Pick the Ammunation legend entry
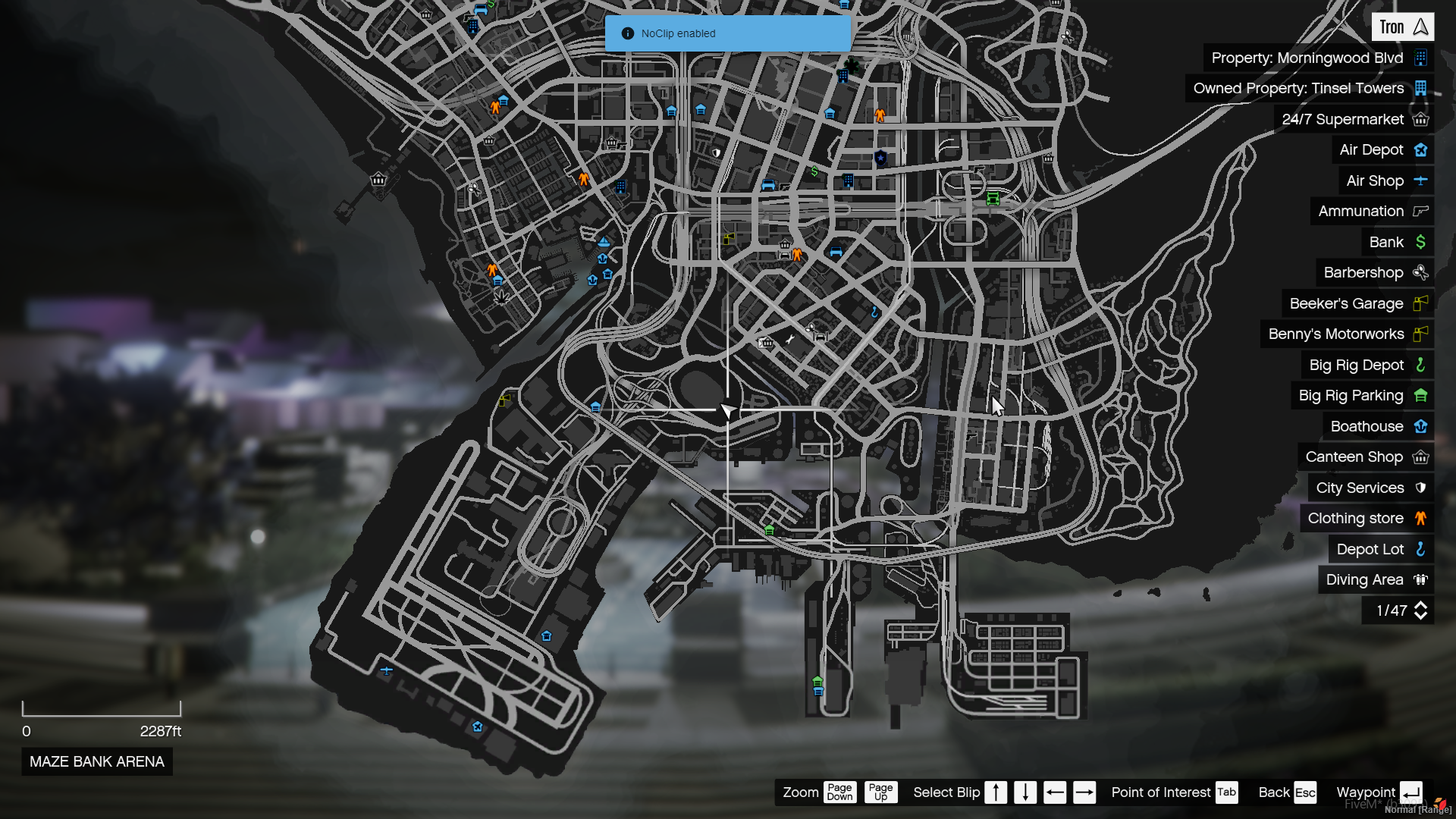The image size is (1456, 819). (1371, 212)
